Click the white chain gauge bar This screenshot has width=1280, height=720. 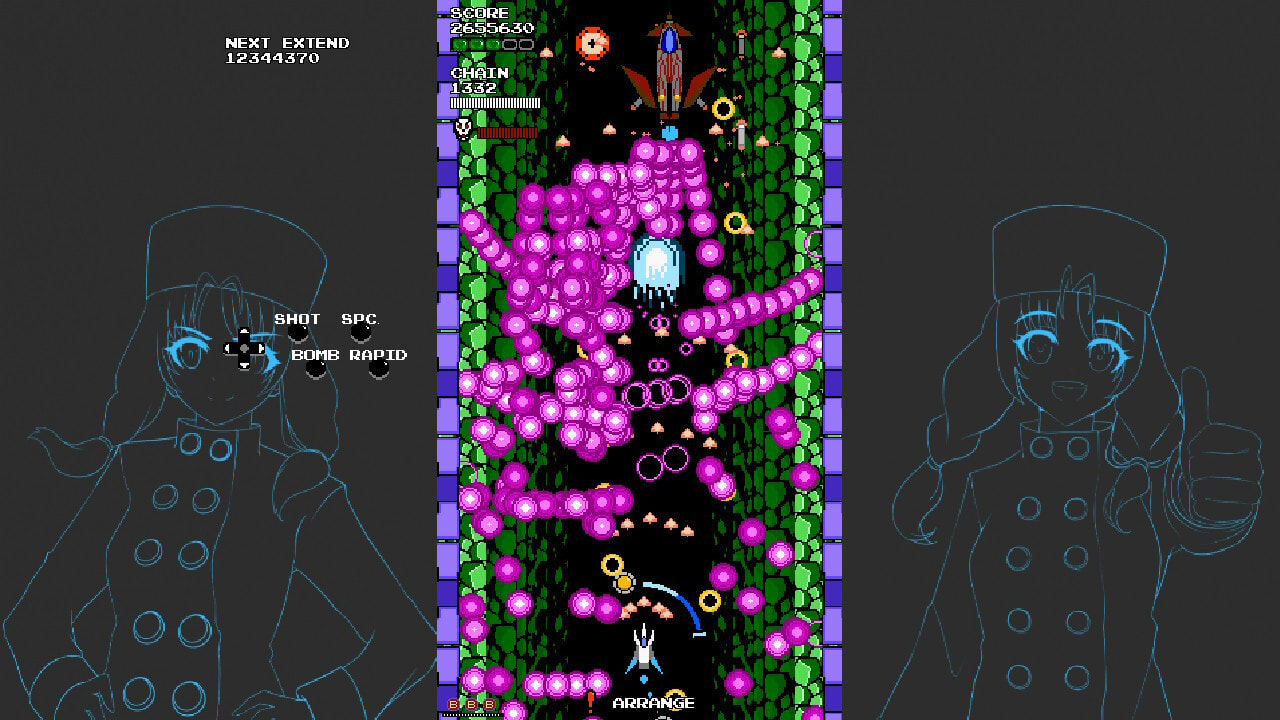(x=494, y=102)
